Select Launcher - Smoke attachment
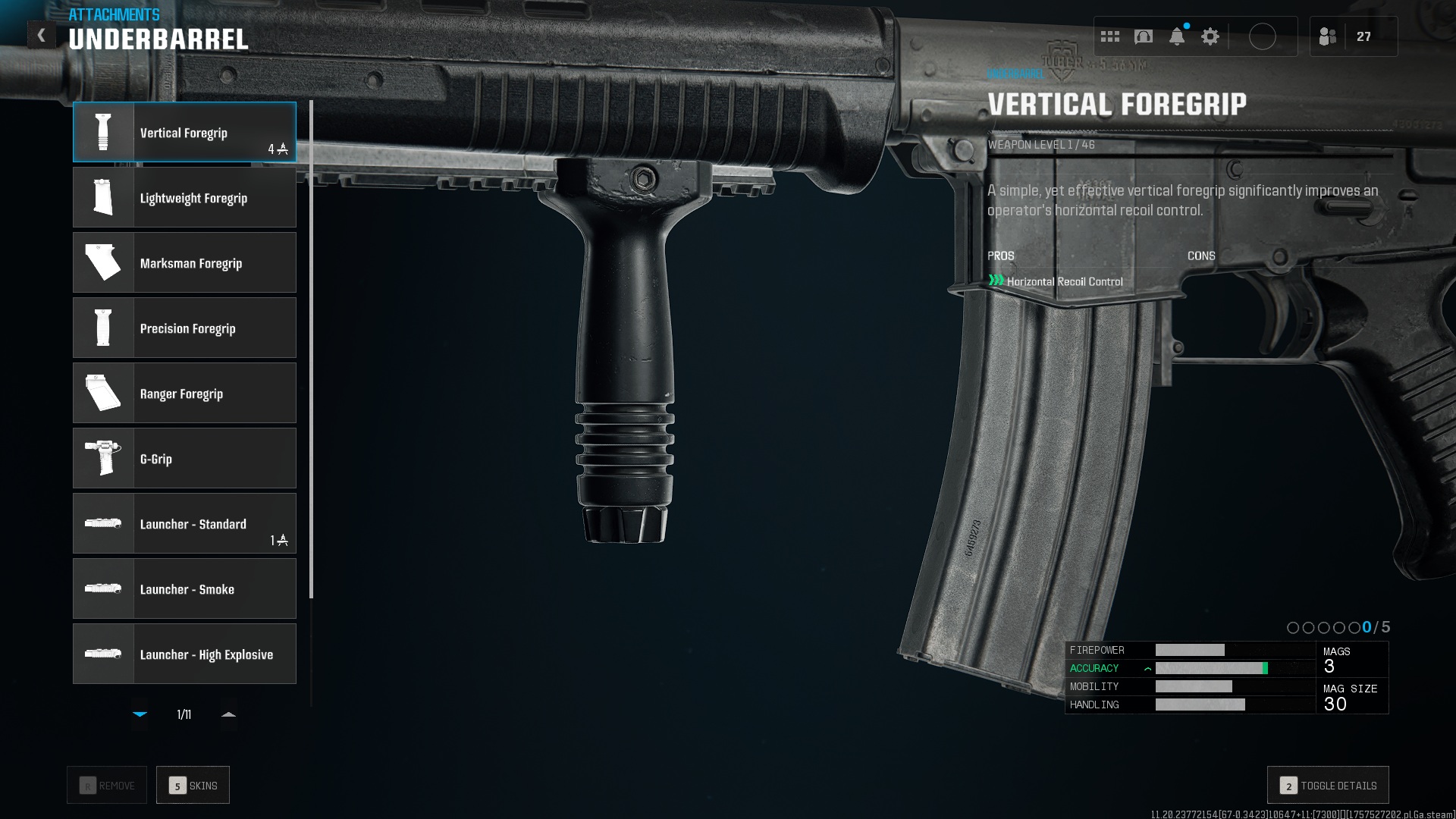1456x819 pixels. [x=184, y=588]
